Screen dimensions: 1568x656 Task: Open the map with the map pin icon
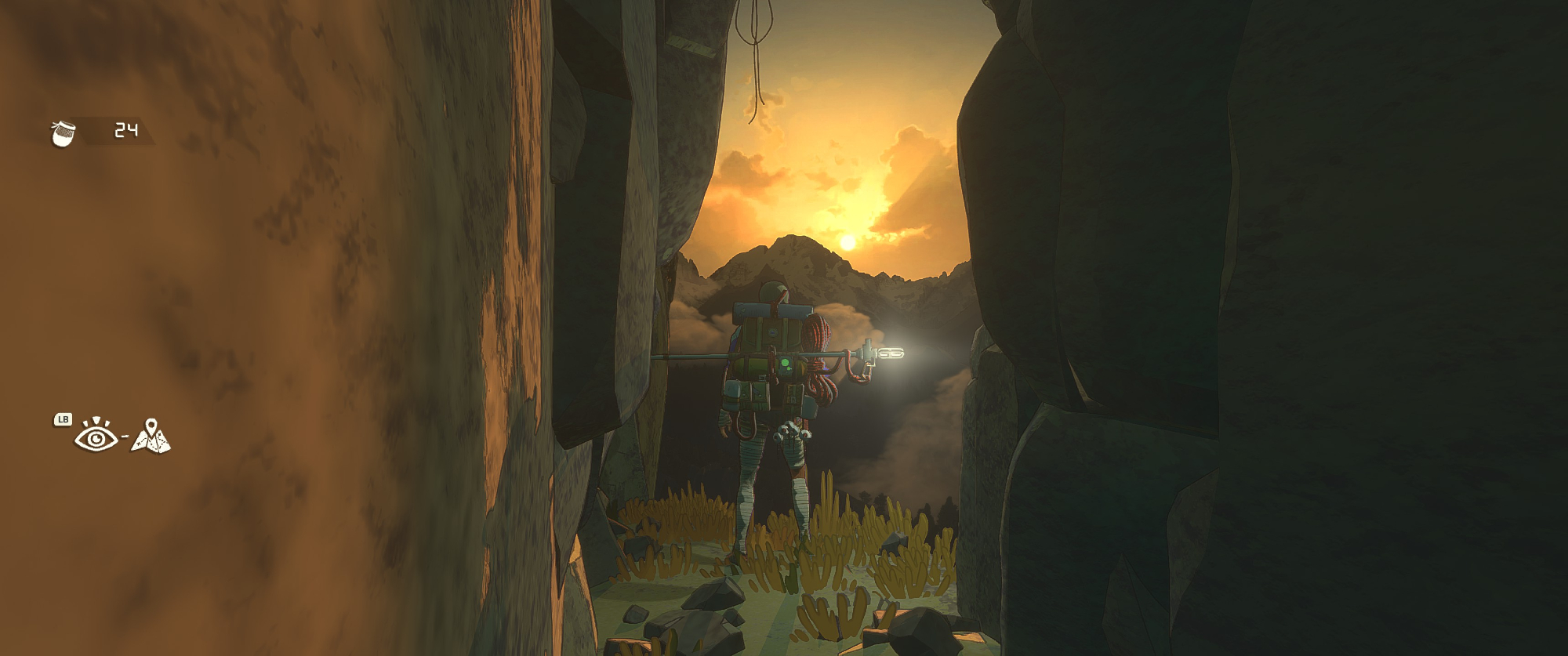[151, 437]
